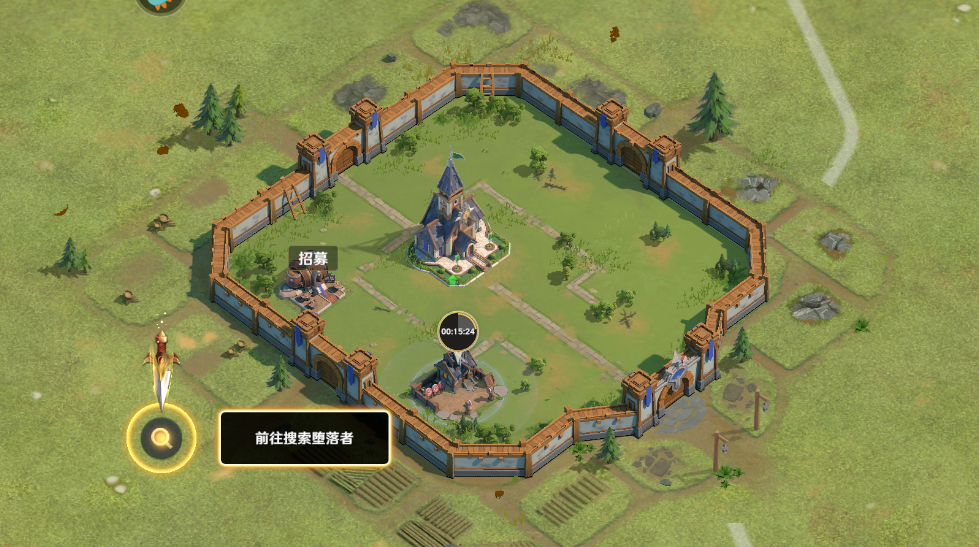979x547 pixels.
Task: Select the 00:15:24 construction timer bubble
Action: click(x=458, y=331)
